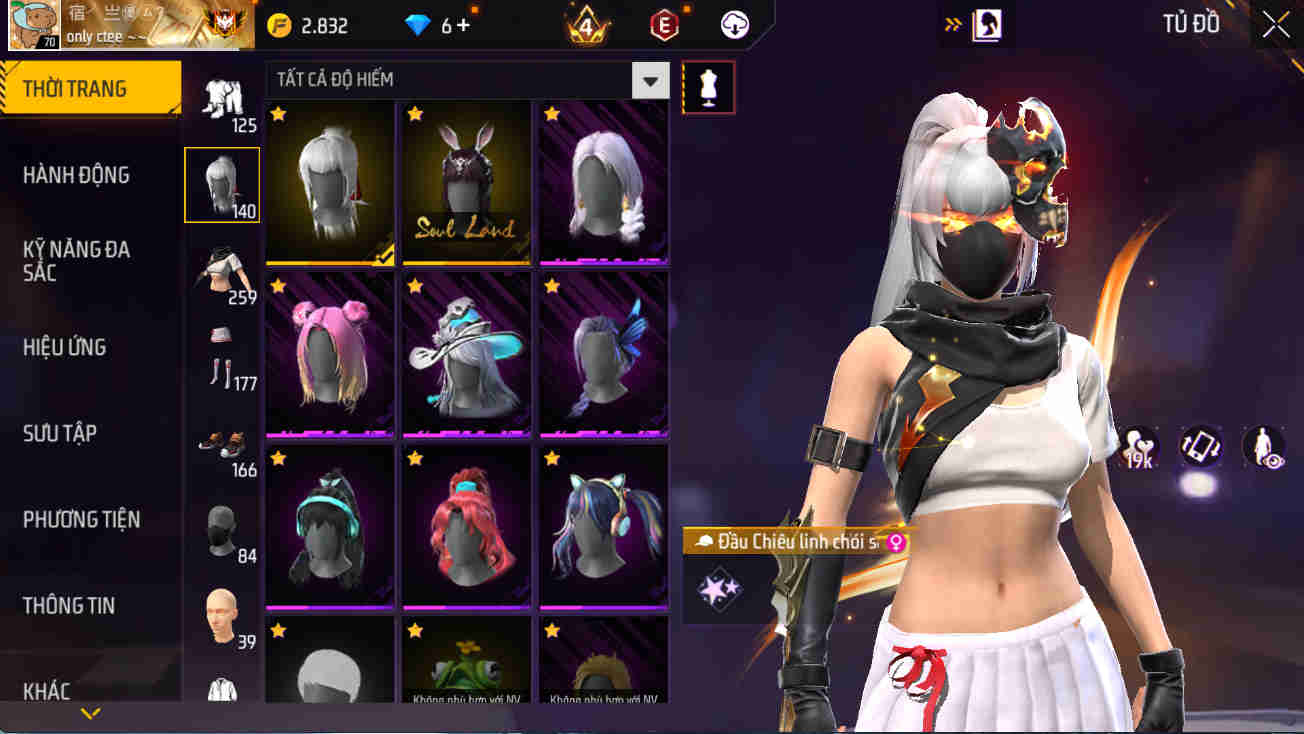Toggle the mannequin preview display
The image size is (1304, 734).
708,87
